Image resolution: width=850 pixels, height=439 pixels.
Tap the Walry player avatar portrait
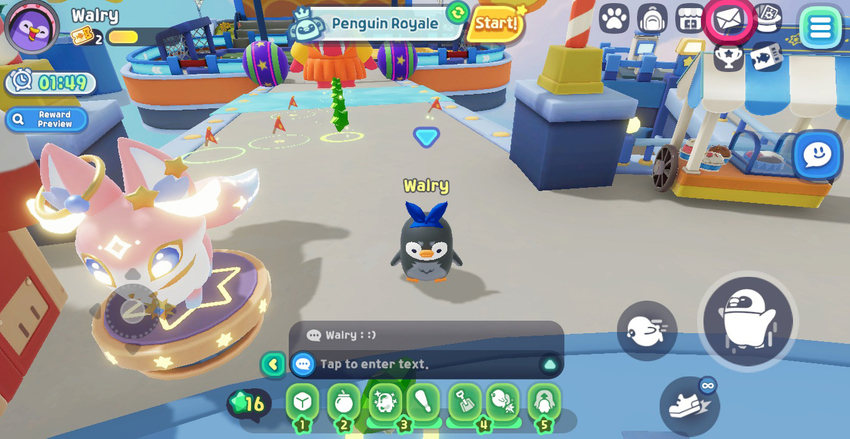coord(32,27)
